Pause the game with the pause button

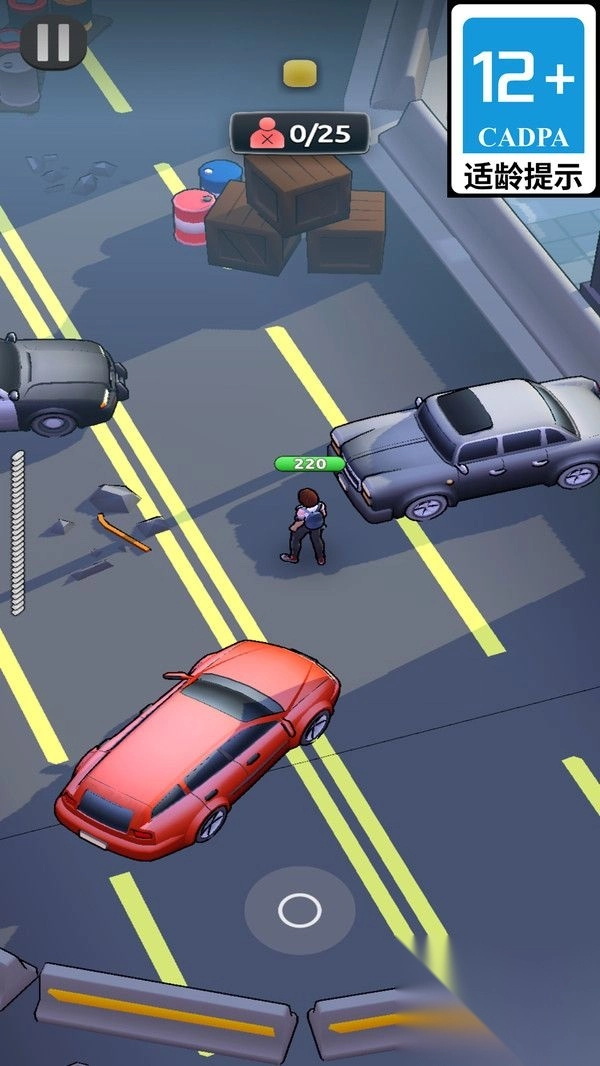pyautogui.click(x=53, y=42)
